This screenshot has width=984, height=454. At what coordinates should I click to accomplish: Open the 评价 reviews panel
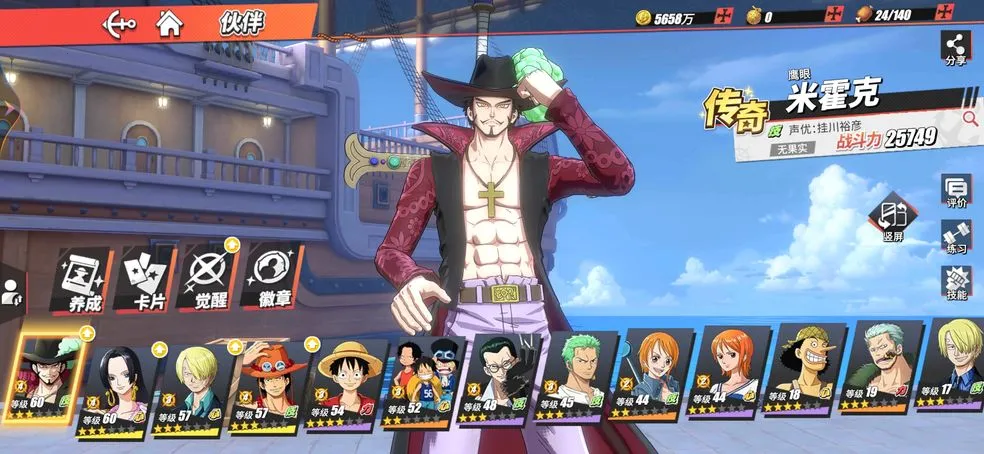(x=956, y=189)
